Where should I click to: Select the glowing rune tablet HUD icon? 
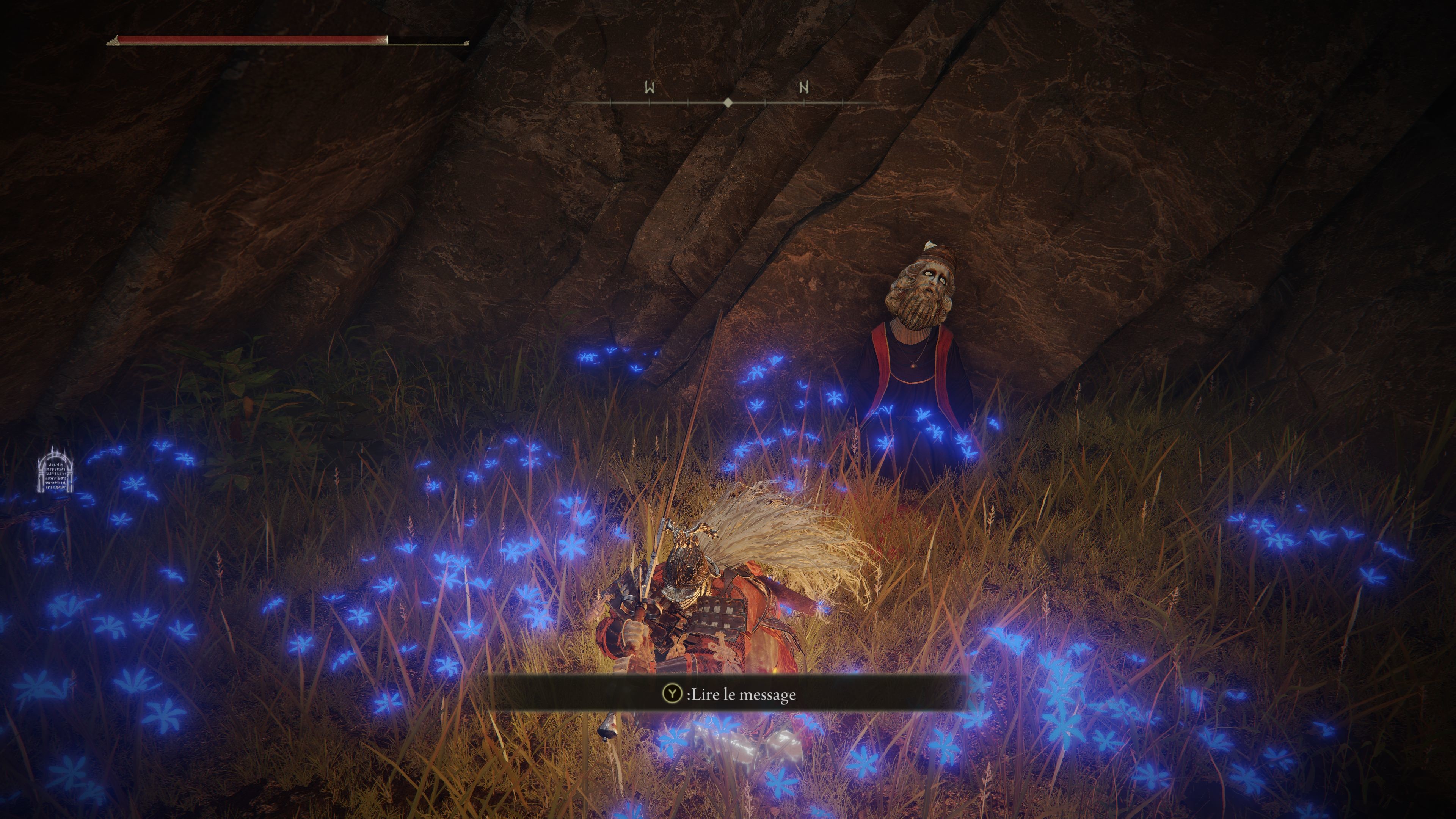point(55,470)
